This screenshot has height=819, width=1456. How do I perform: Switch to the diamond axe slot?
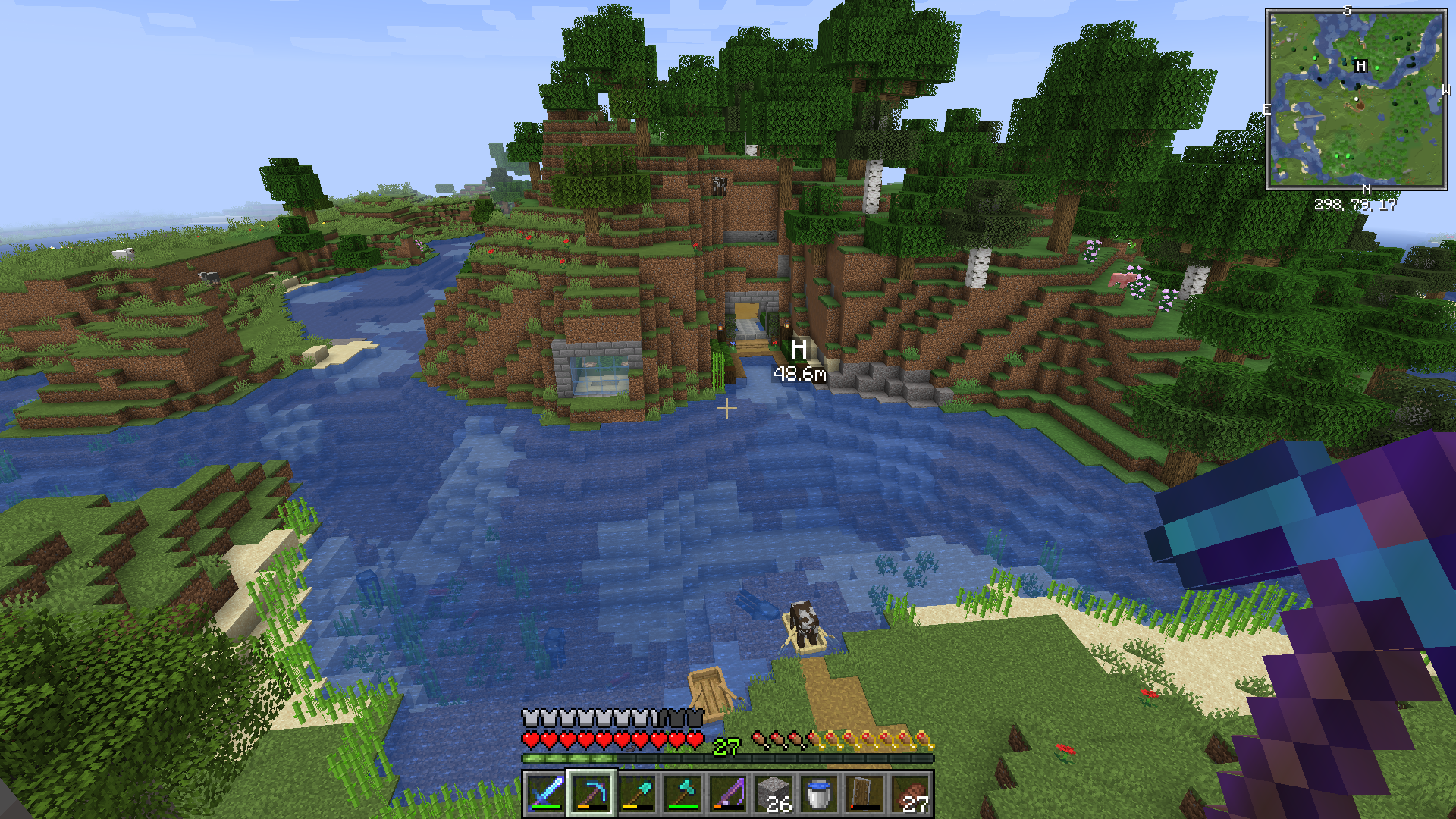pos(682,793)
